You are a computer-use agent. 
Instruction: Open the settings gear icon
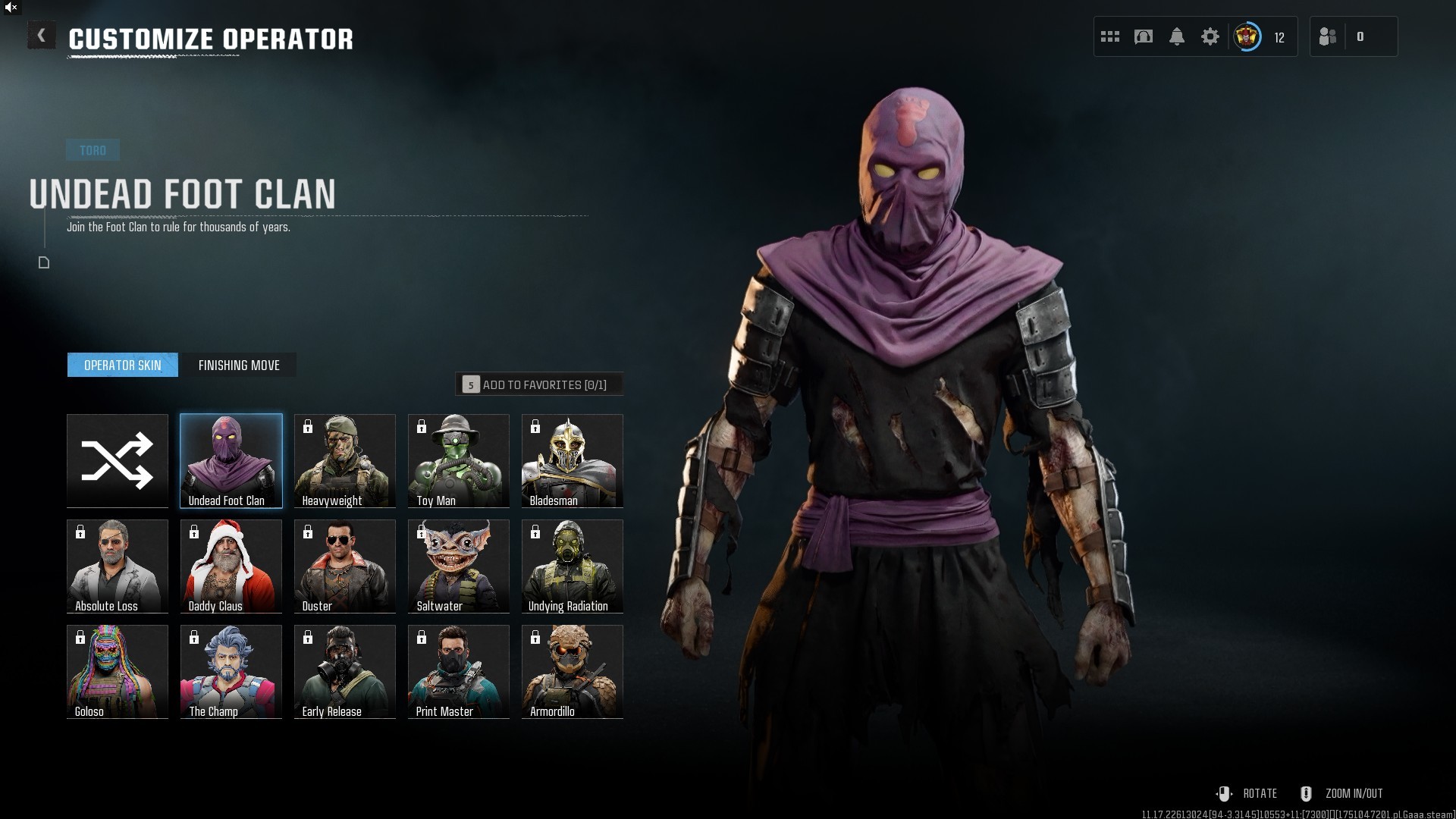(x=1210, y=36)
